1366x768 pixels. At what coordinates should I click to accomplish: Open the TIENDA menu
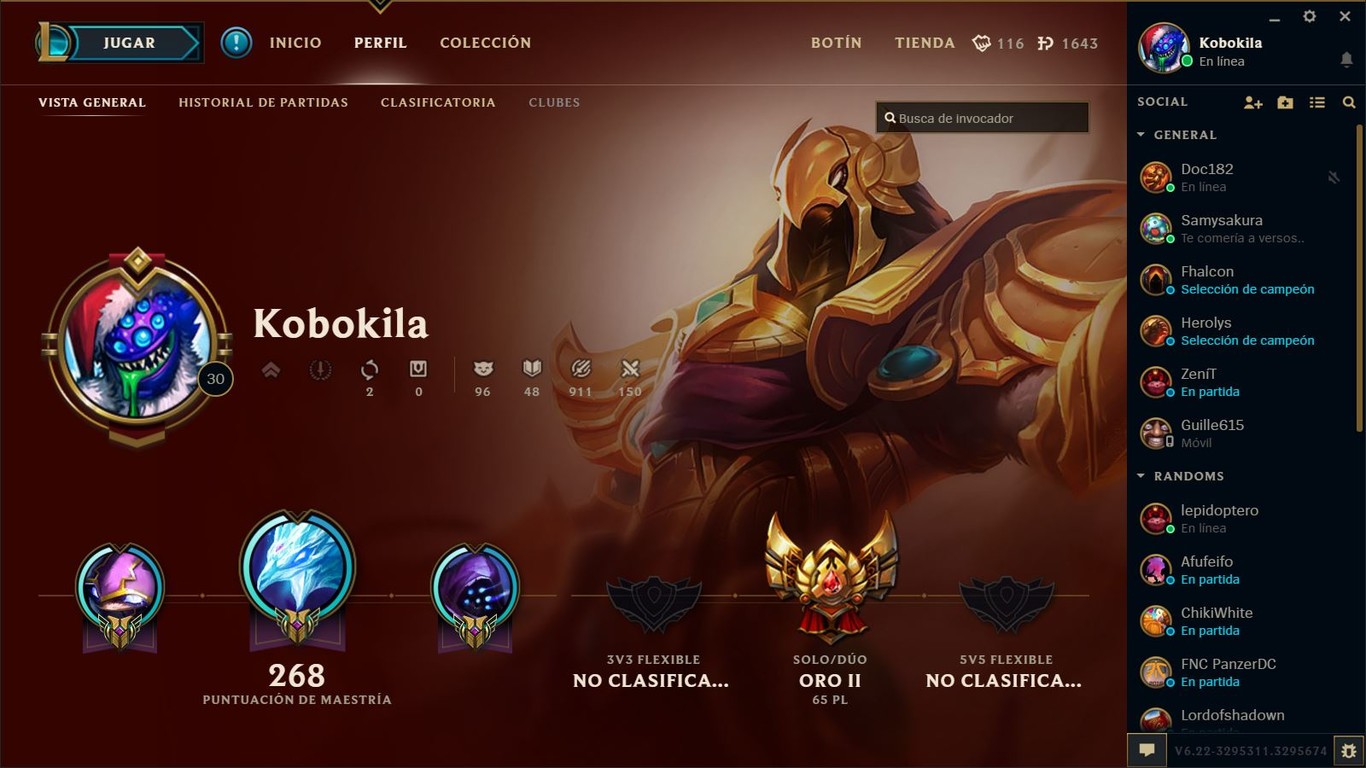(x=924, y=43)
